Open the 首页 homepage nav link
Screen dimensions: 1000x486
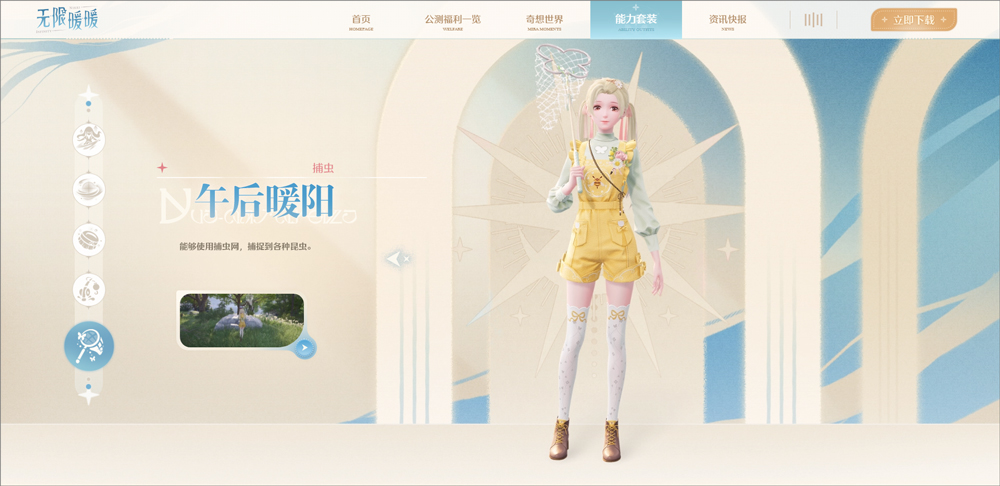(x=361, y=21)
